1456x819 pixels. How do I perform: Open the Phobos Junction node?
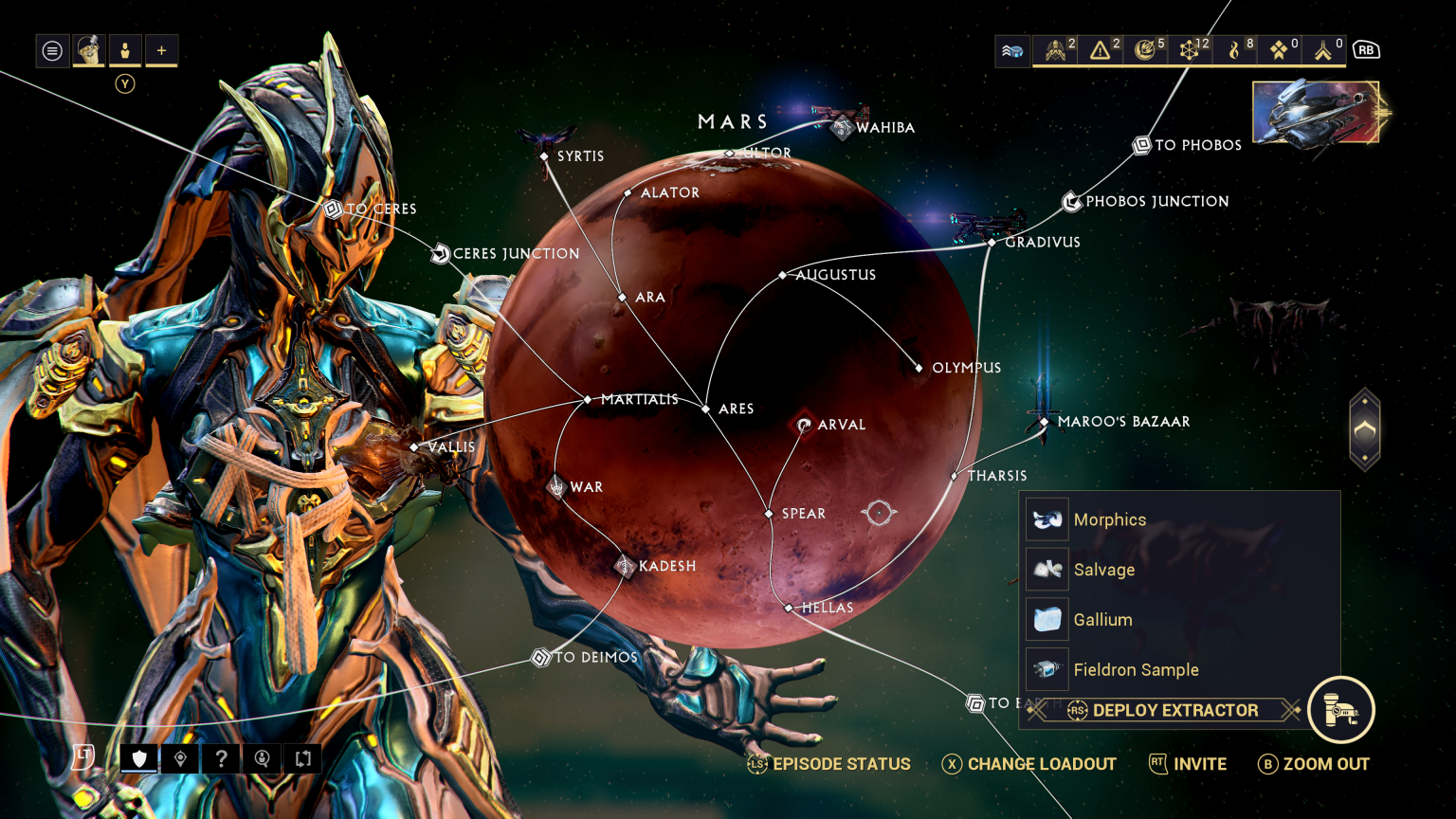1072,201
